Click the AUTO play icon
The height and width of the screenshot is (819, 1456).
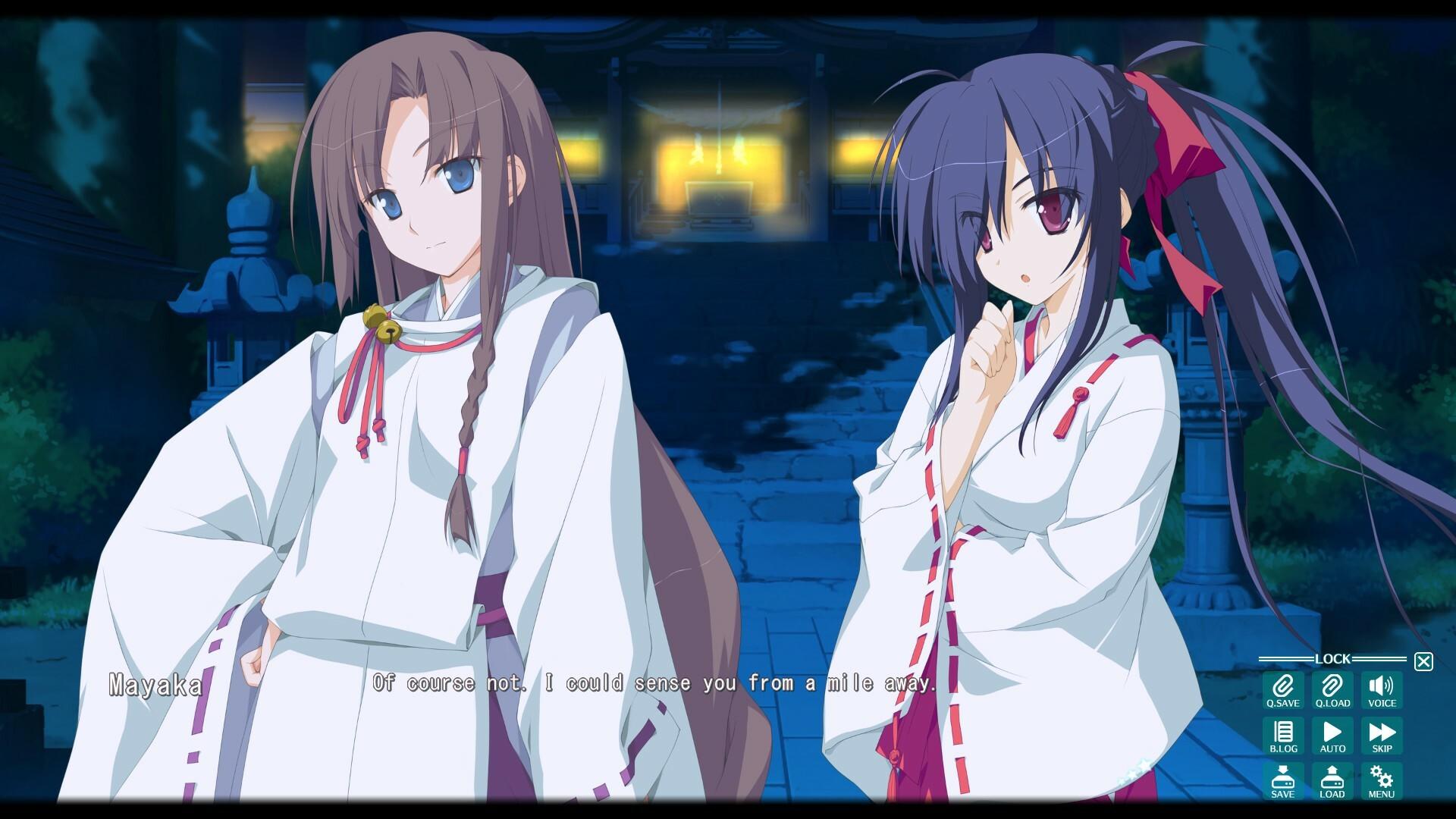[x=1333, y=736]
